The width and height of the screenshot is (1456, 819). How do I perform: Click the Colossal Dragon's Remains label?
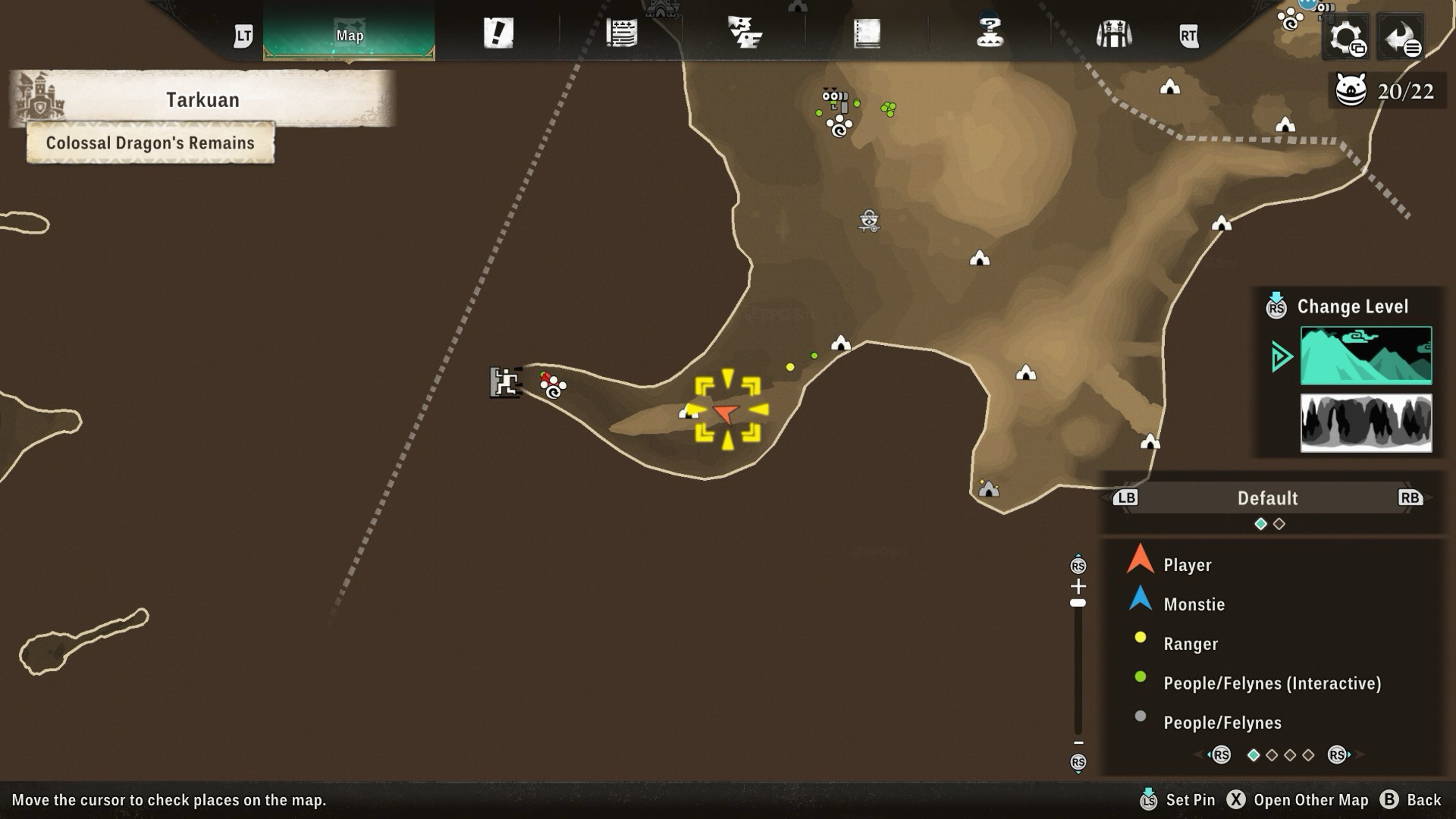coord(150,143)
